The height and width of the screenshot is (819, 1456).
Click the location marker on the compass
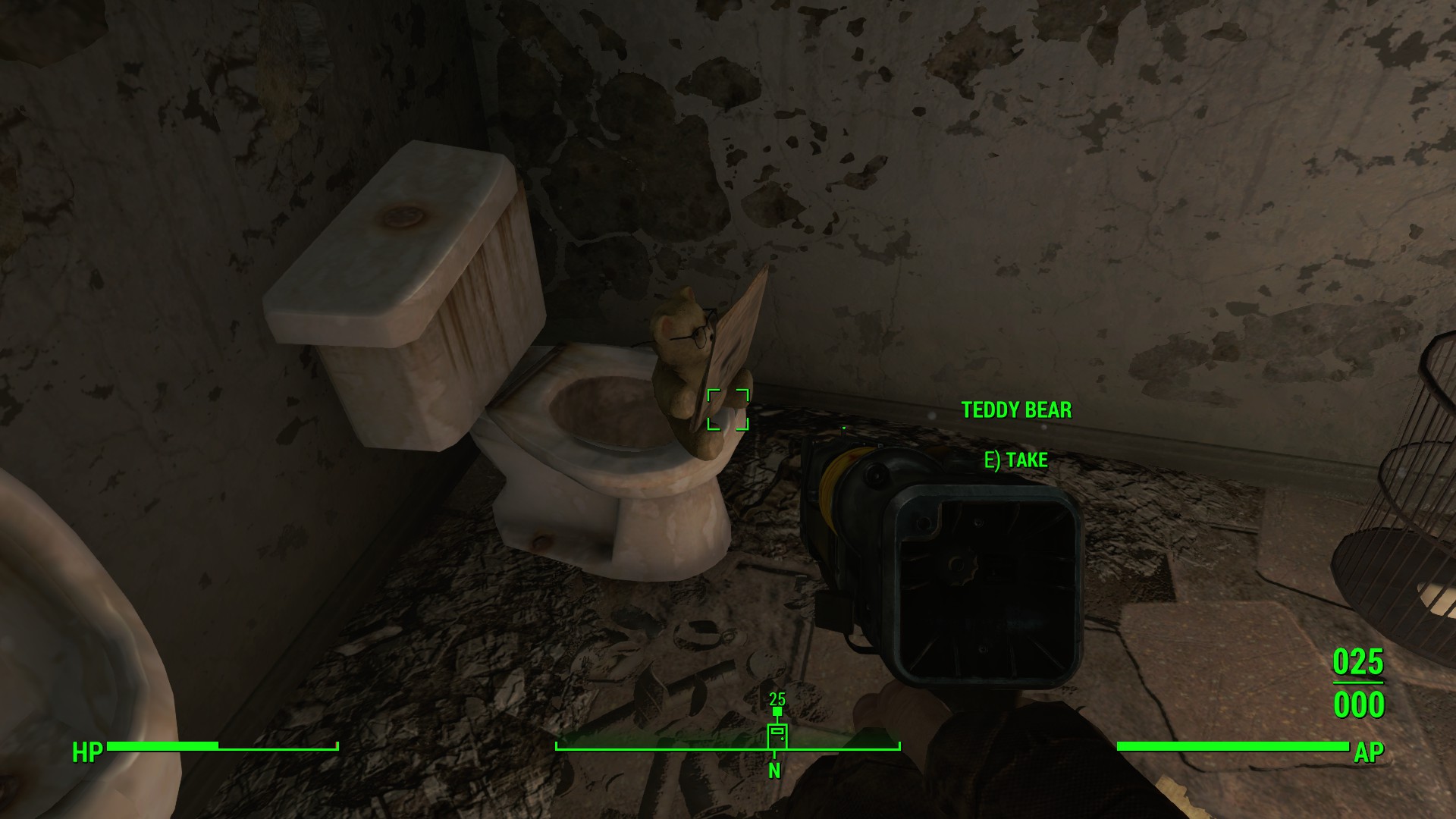click(x=777, y=735)
